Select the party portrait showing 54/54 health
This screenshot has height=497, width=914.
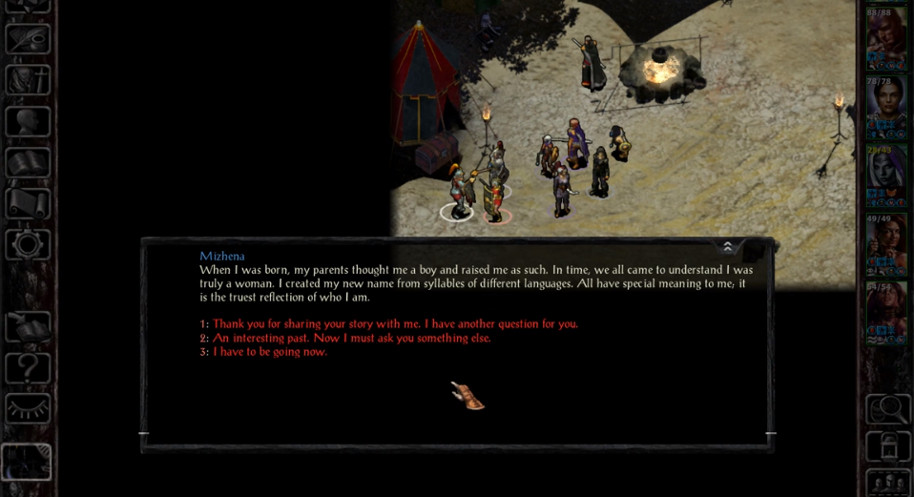(886, 312)
